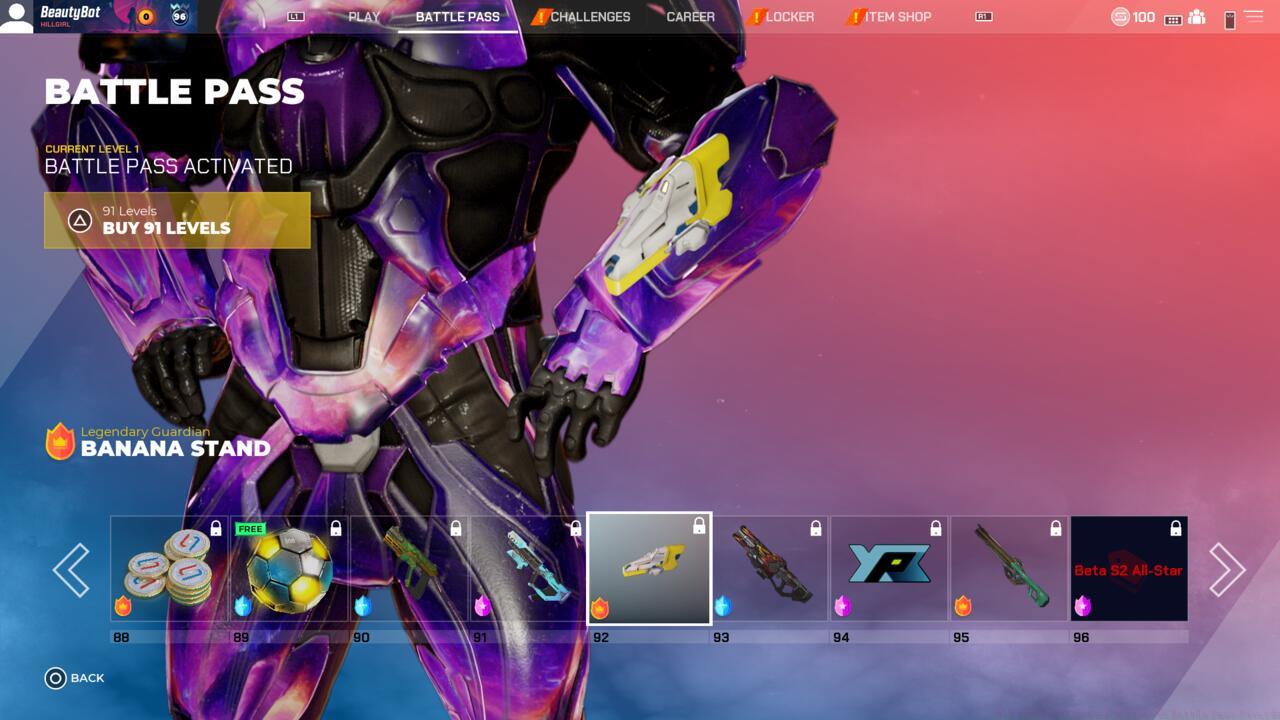This screenshot has height=720, width=1280.
Task: Pick the level 91 teal rifle reward
Action: pyautogui.click(x=529, y=568)
